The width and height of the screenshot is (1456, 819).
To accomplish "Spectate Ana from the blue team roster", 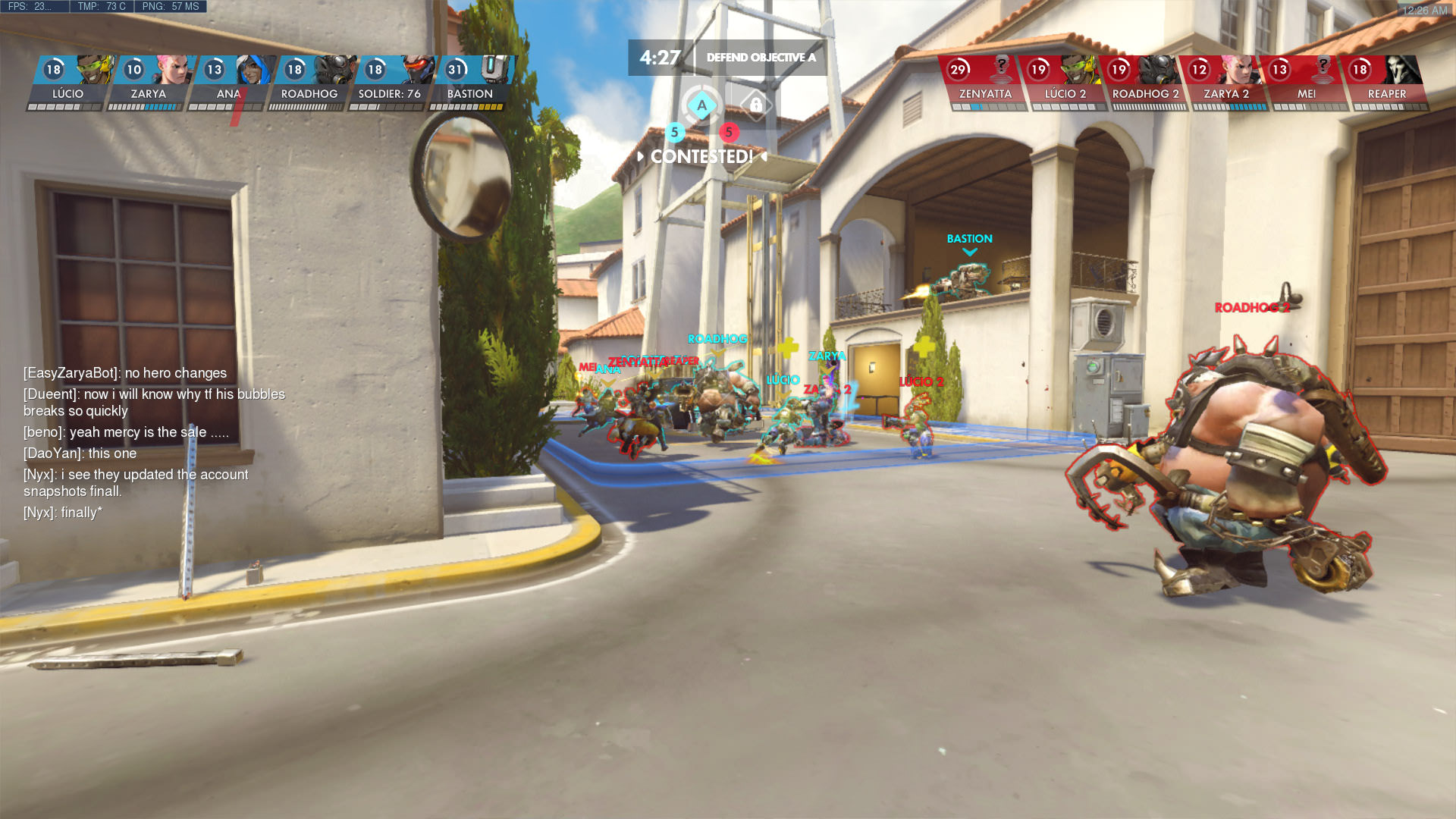I will [x=230, y=83].
